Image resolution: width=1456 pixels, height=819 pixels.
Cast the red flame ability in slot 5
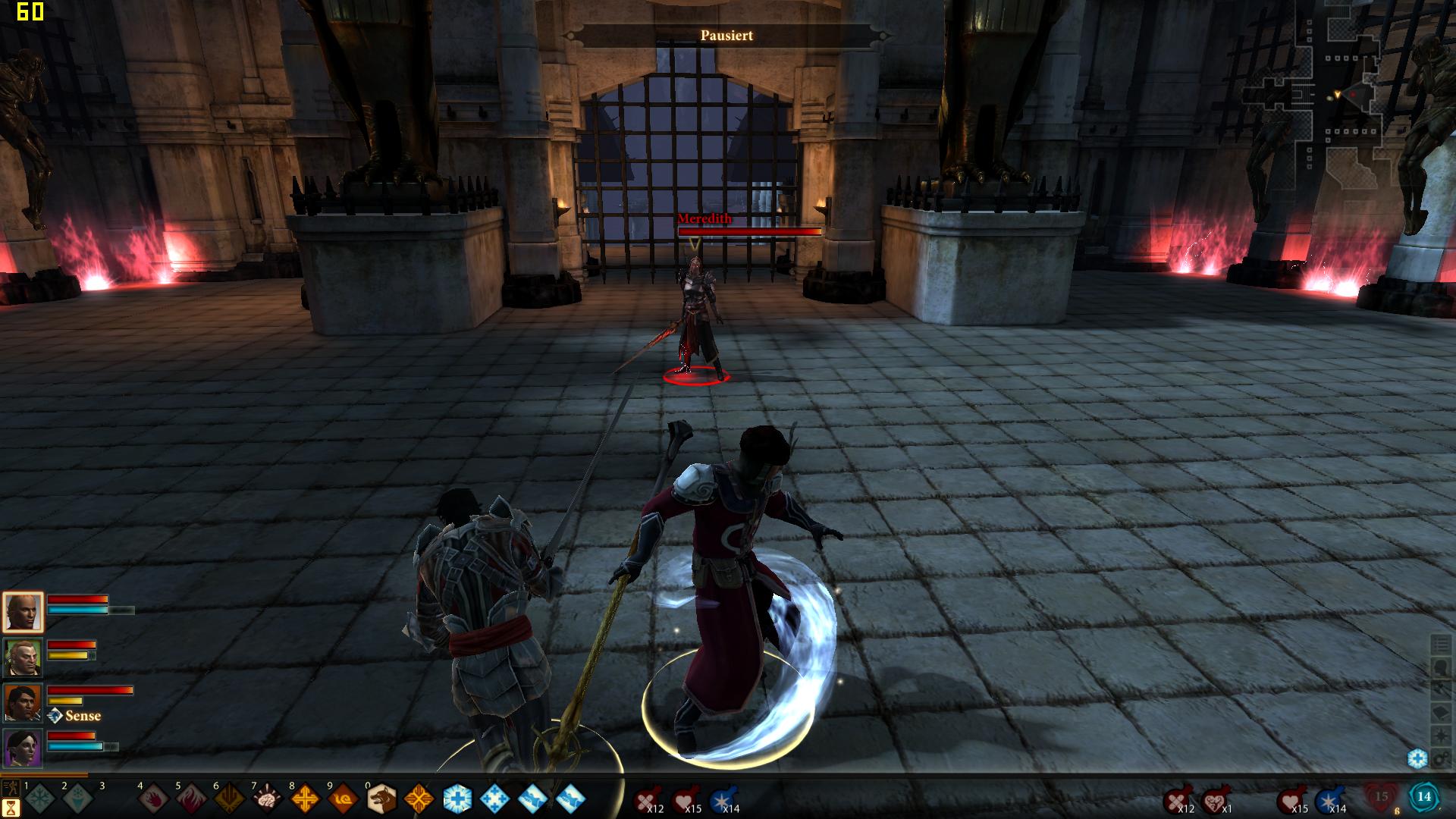coord(191,799)
